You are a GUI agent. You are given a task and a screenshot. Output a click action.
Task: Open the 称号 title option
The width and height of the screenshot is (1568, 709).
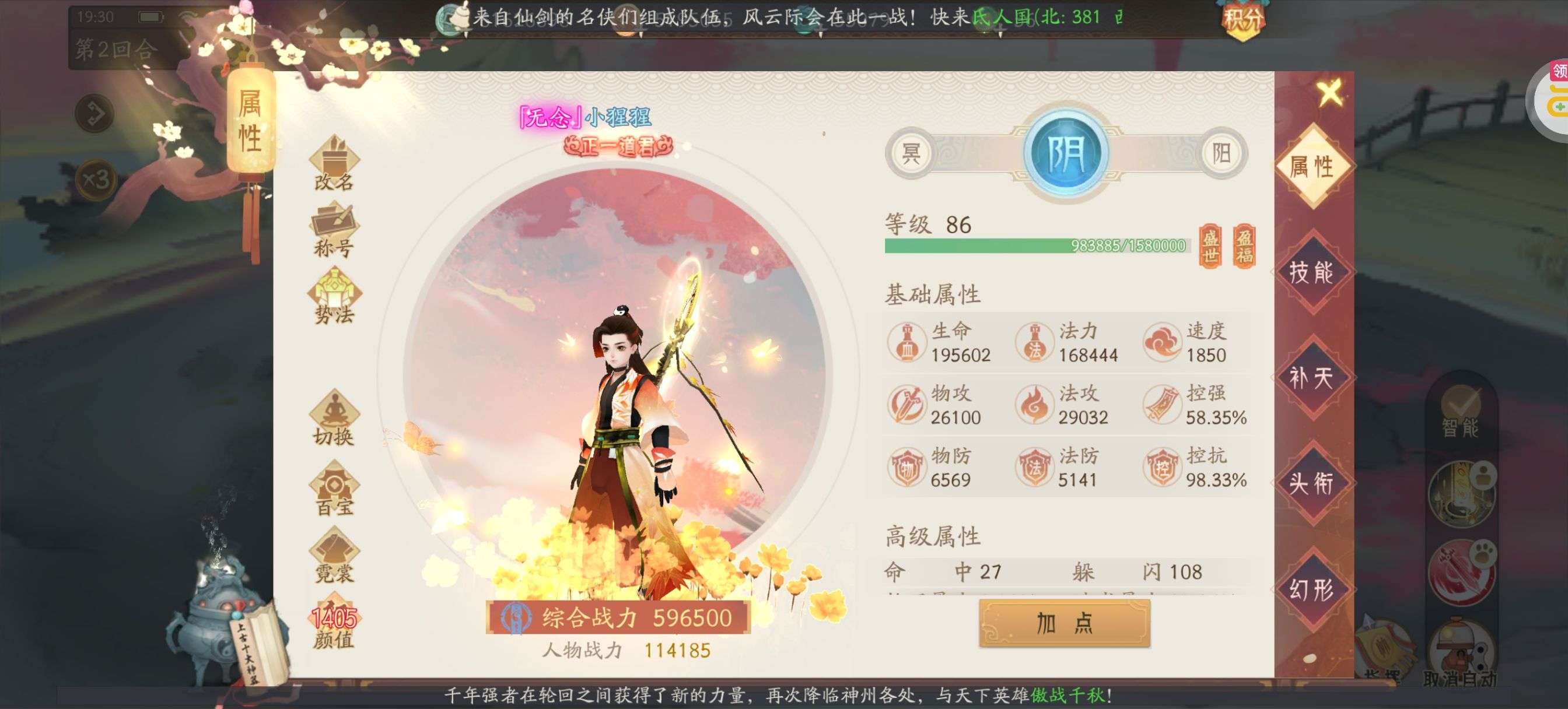334,231
